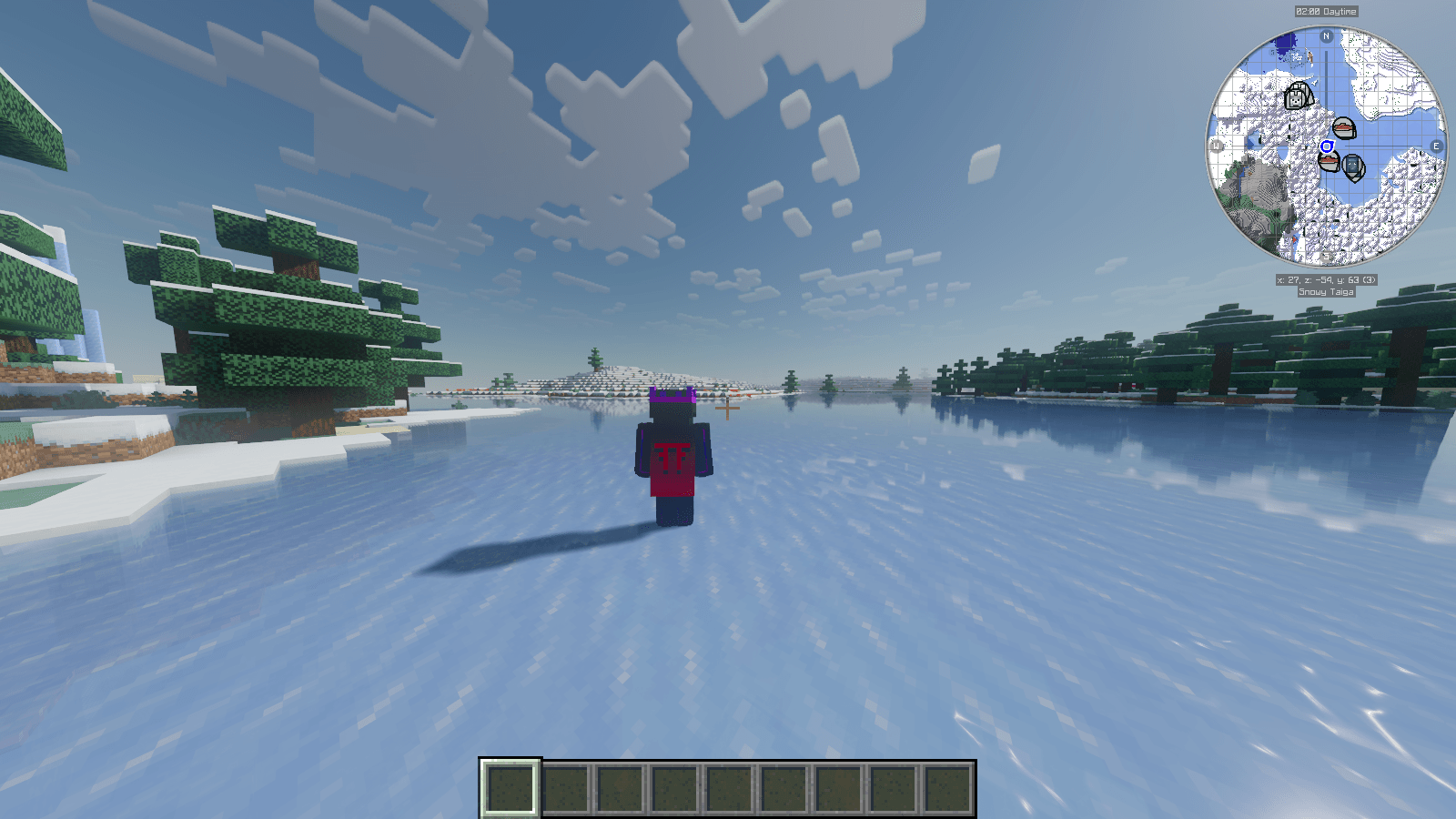Select the salmon icon above the player marker
Screen dimensions: 1456x819
pos(1344,126)
